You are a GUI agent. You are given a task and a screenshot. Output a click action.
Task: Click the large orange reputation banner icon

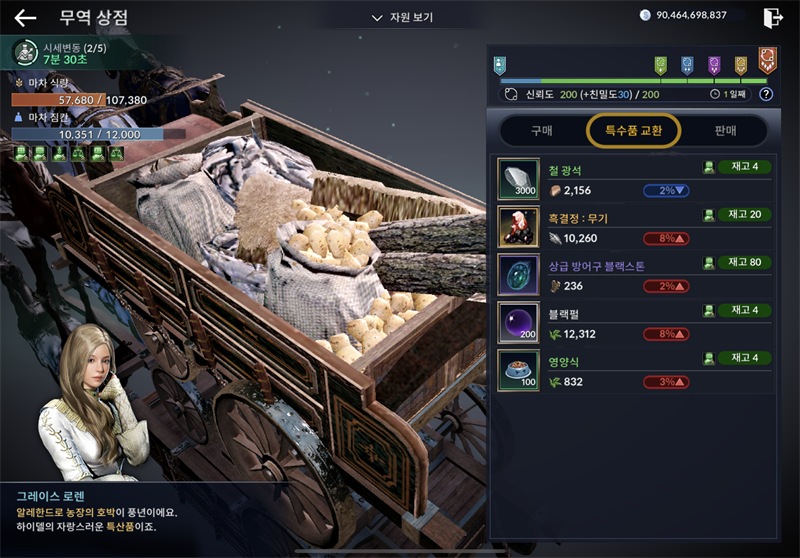click(767, 60)
